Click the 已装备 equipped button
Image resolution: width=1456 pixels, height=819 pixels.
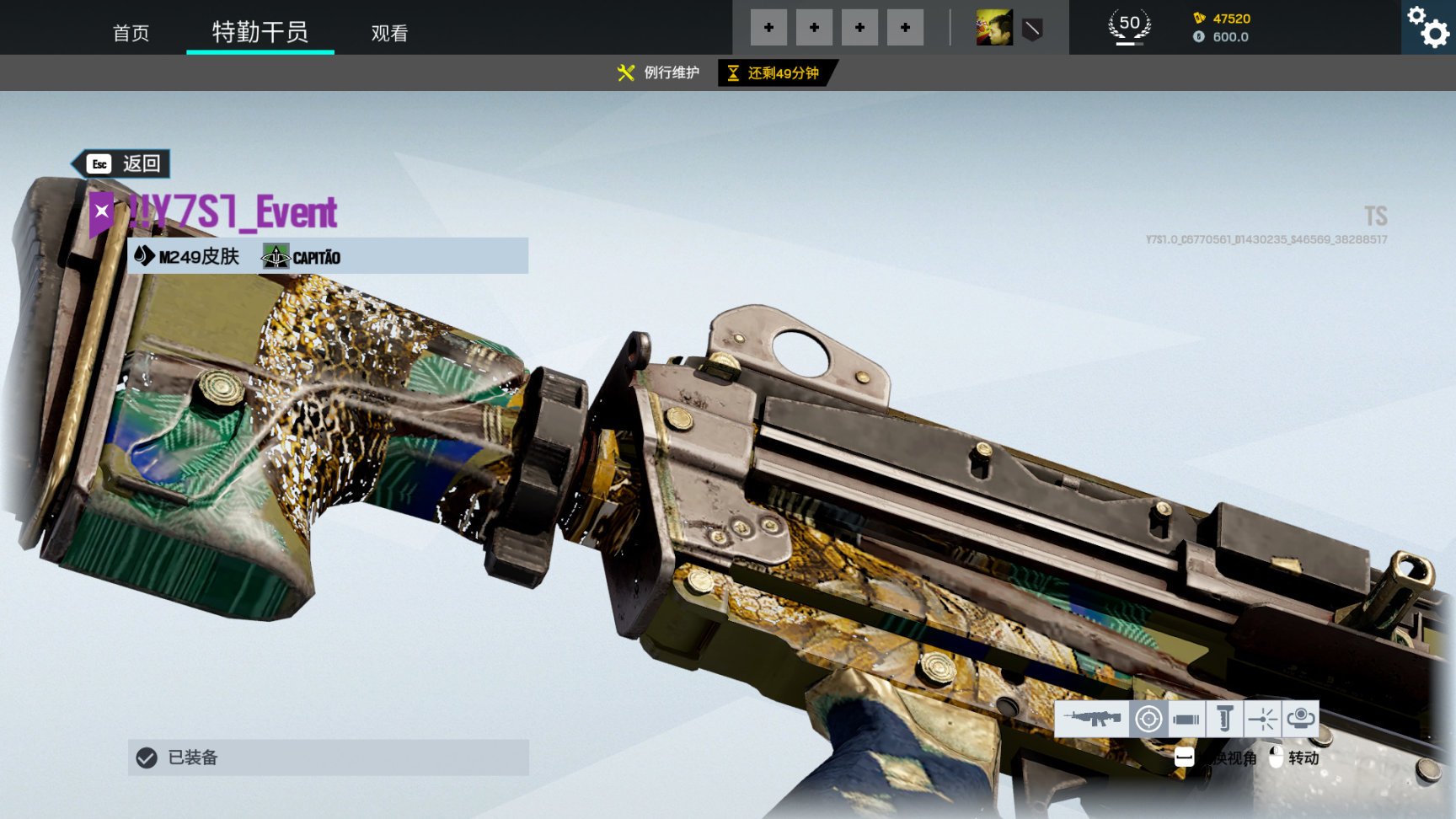(x=328, y=757)
